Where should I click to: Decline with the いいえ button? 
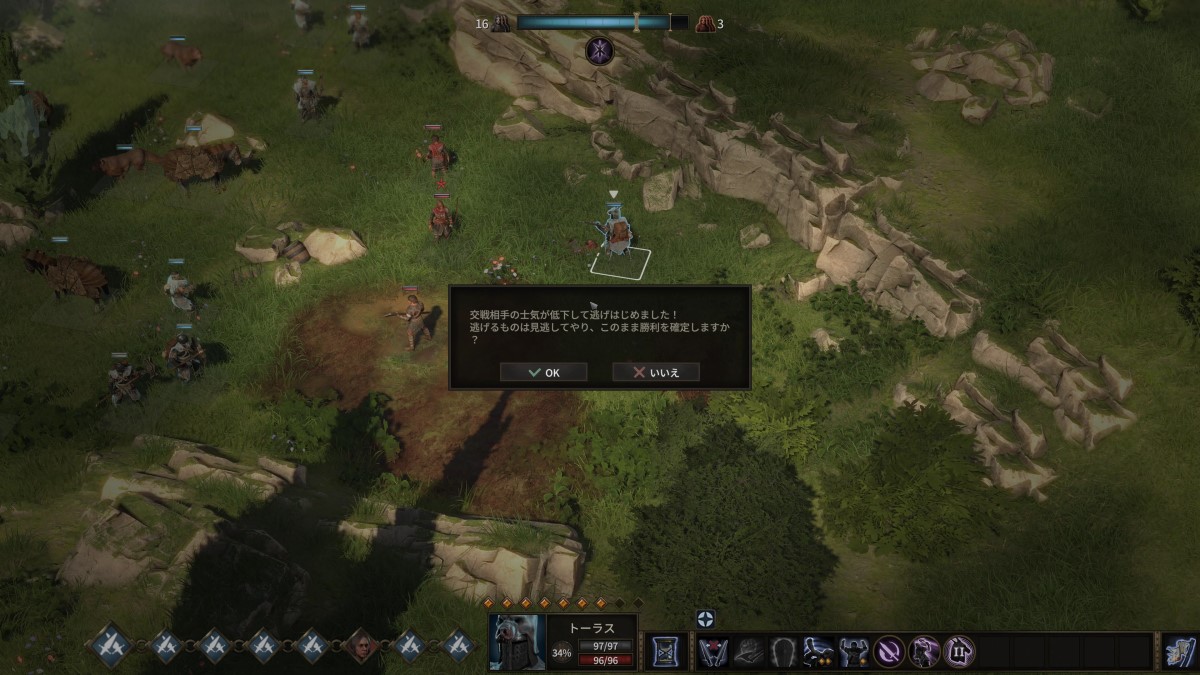[655, 372]
